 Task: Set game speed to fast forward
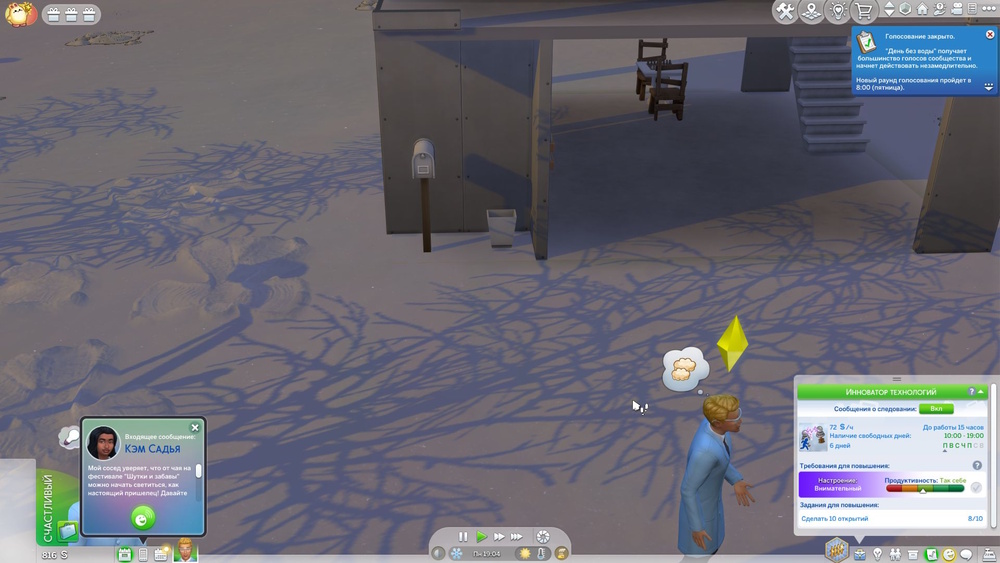(498, 537)
